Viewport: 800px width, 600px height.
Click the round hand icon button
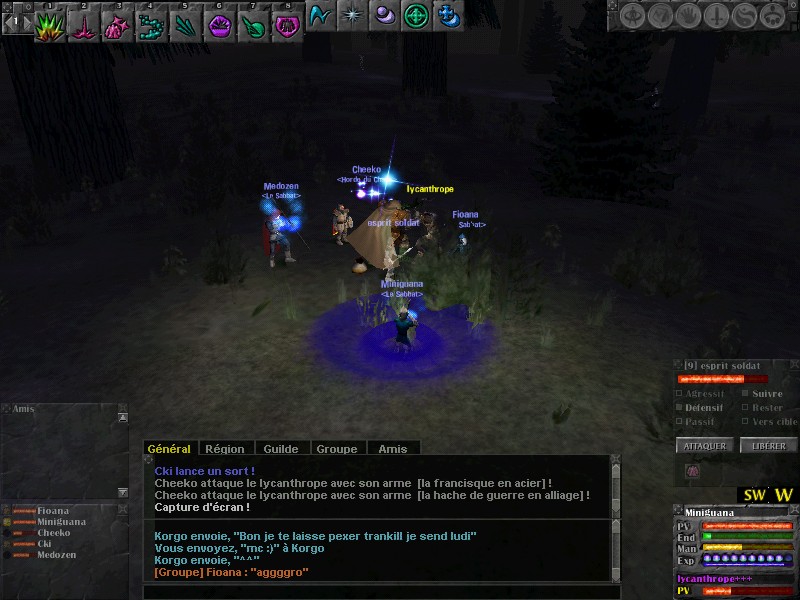click(689, 16)
